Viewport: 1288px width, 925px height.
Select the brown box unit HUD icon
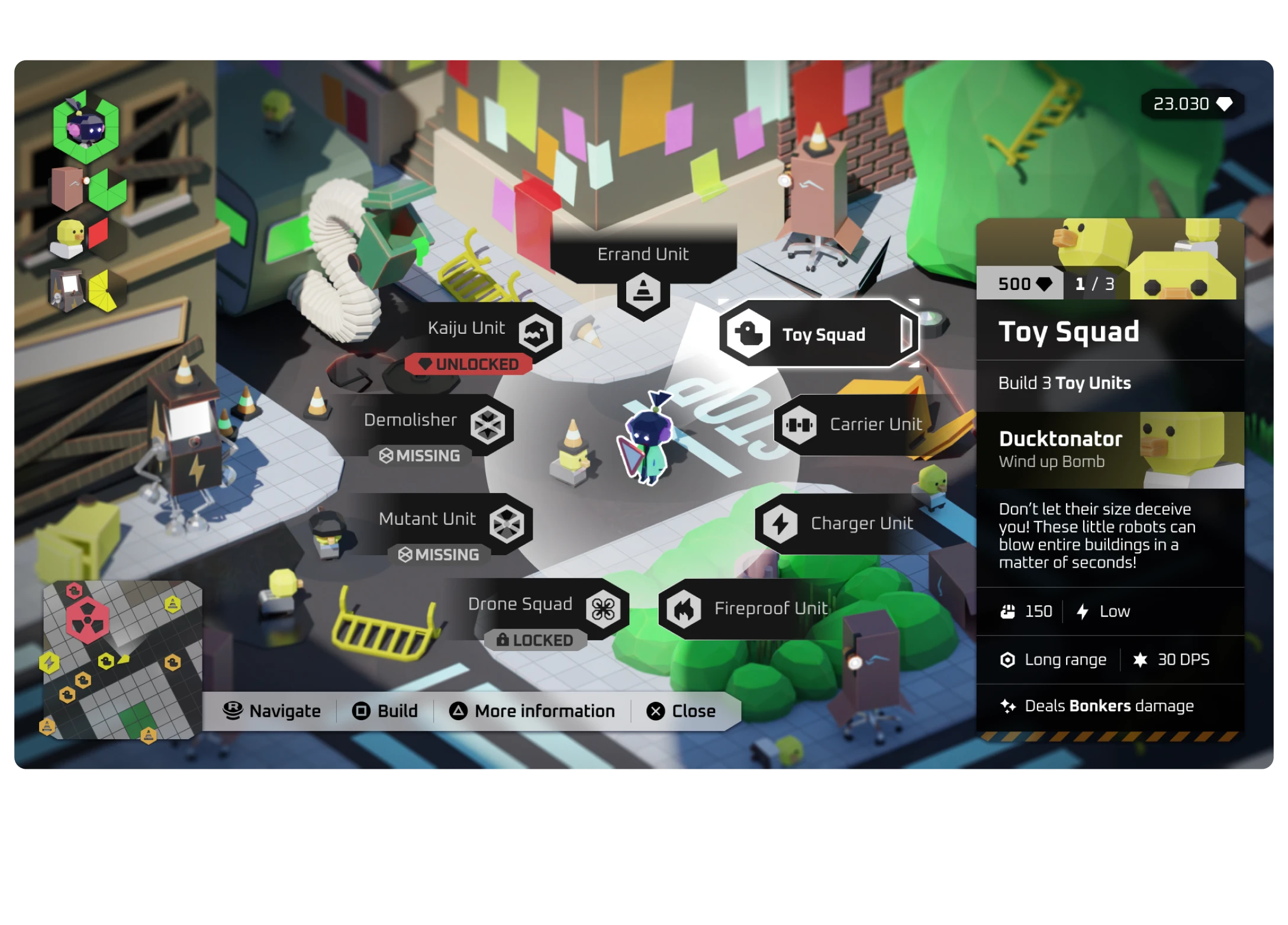[x=67, y=188]
